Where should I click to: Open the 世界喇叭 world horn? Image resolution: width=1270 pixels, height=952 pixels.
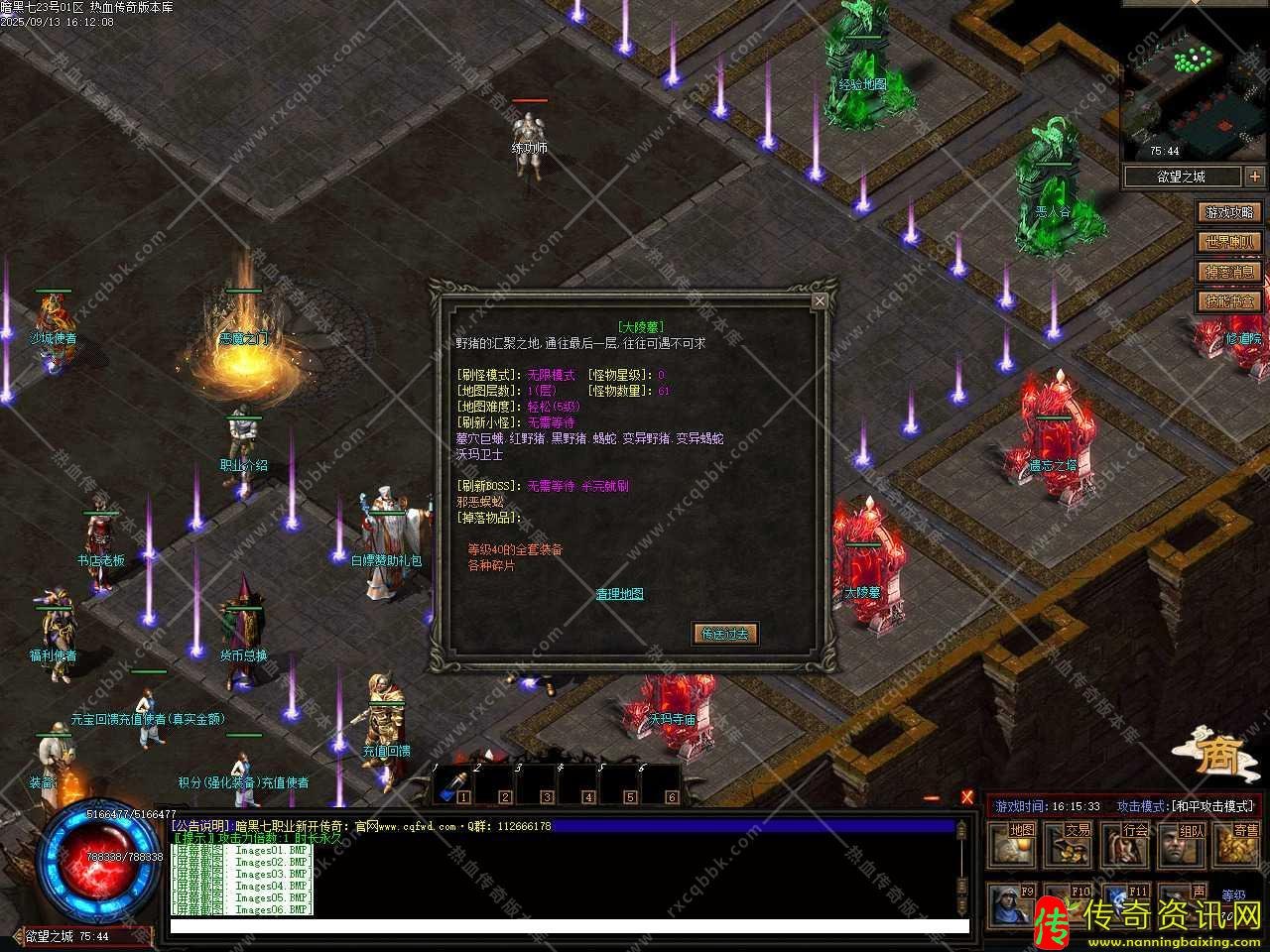click(1229, 242)
